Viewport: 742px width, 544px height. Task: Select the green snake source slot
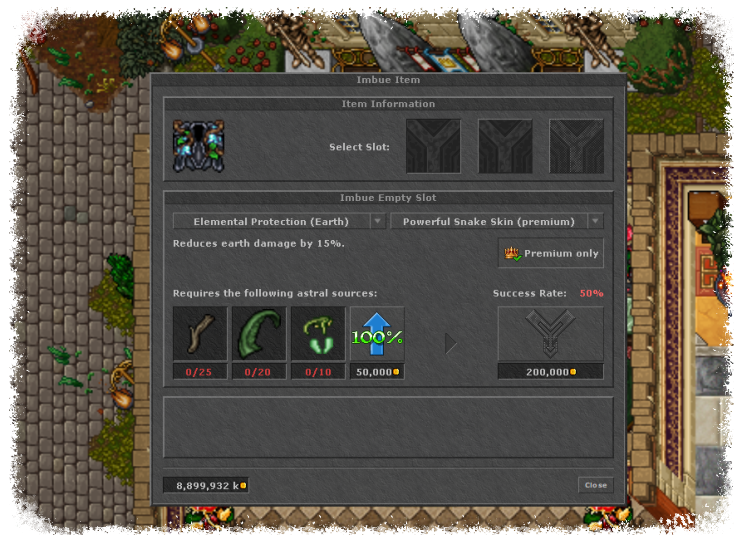pyautogui.click(x=318, y=334)
